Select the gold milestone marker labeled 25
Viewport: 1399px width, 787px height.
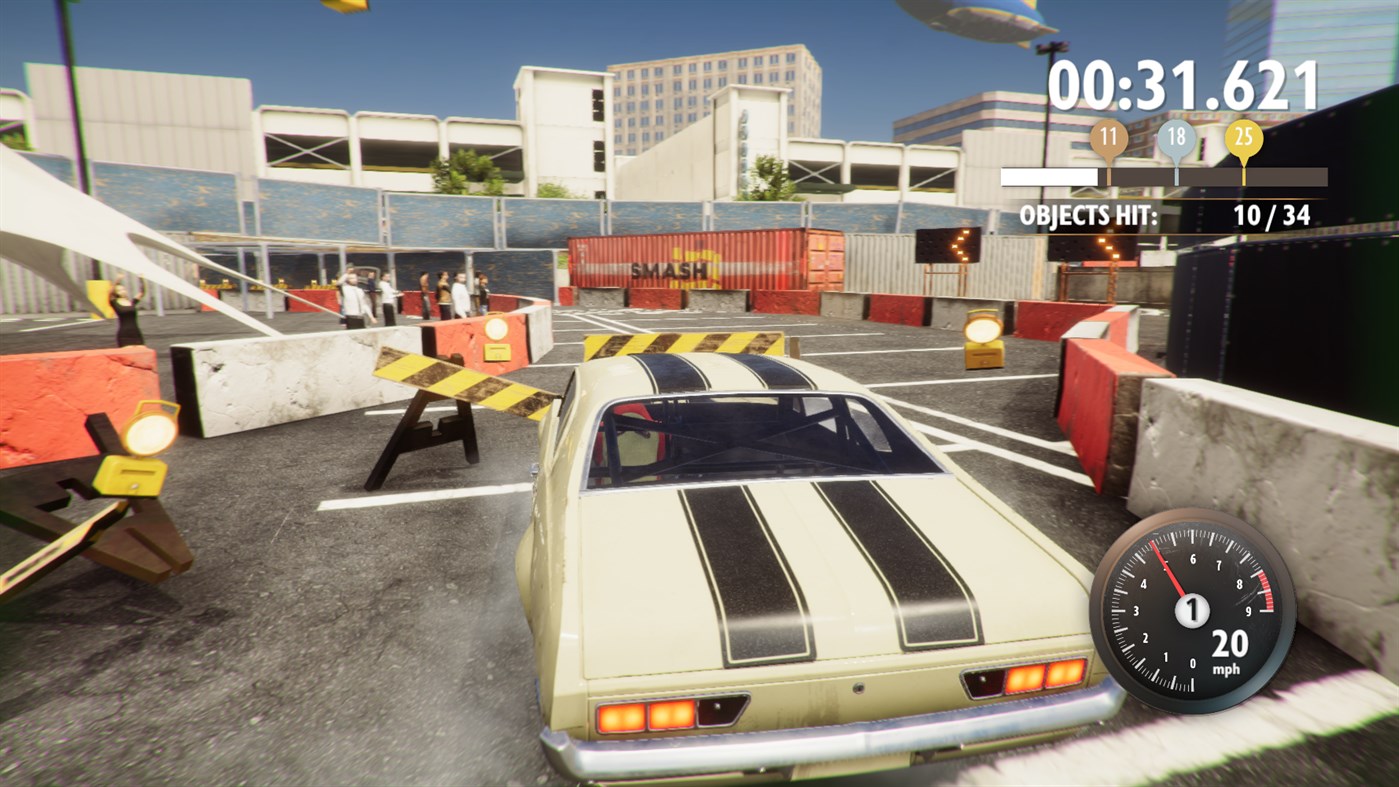pos(1243,135)
